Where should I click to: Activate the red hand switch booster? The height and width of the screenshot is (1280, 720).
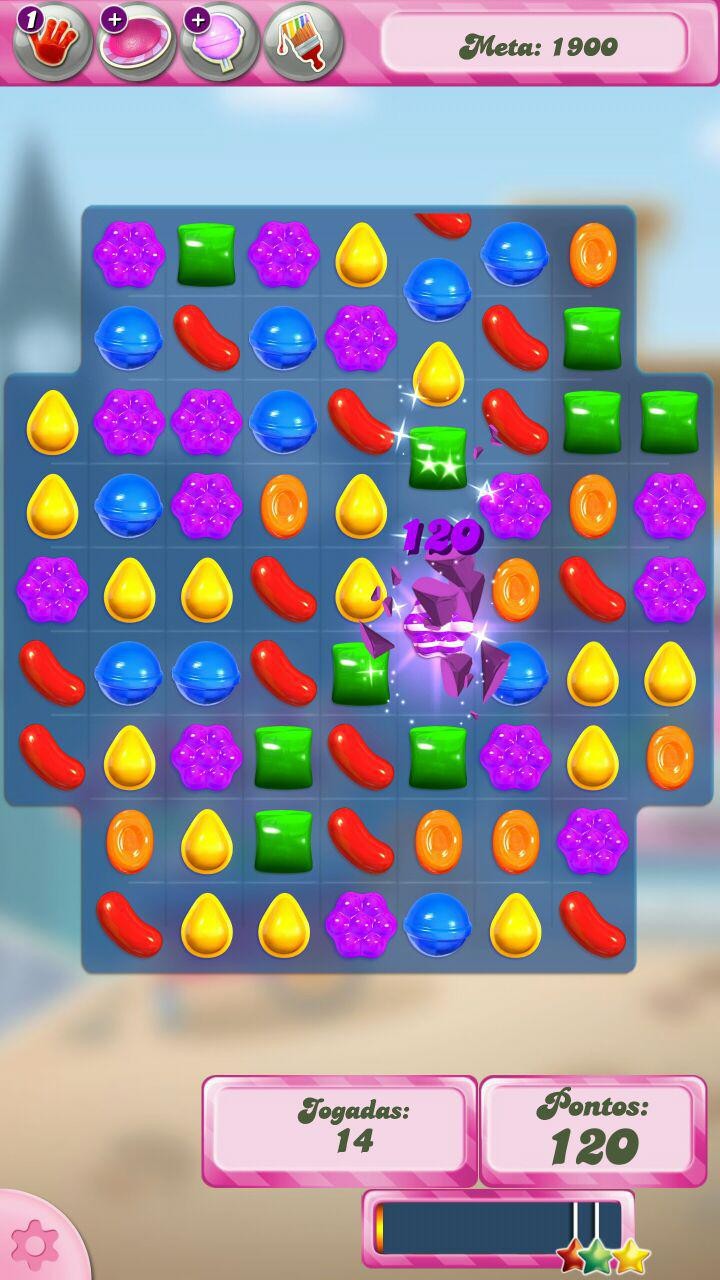pos(53,42)
